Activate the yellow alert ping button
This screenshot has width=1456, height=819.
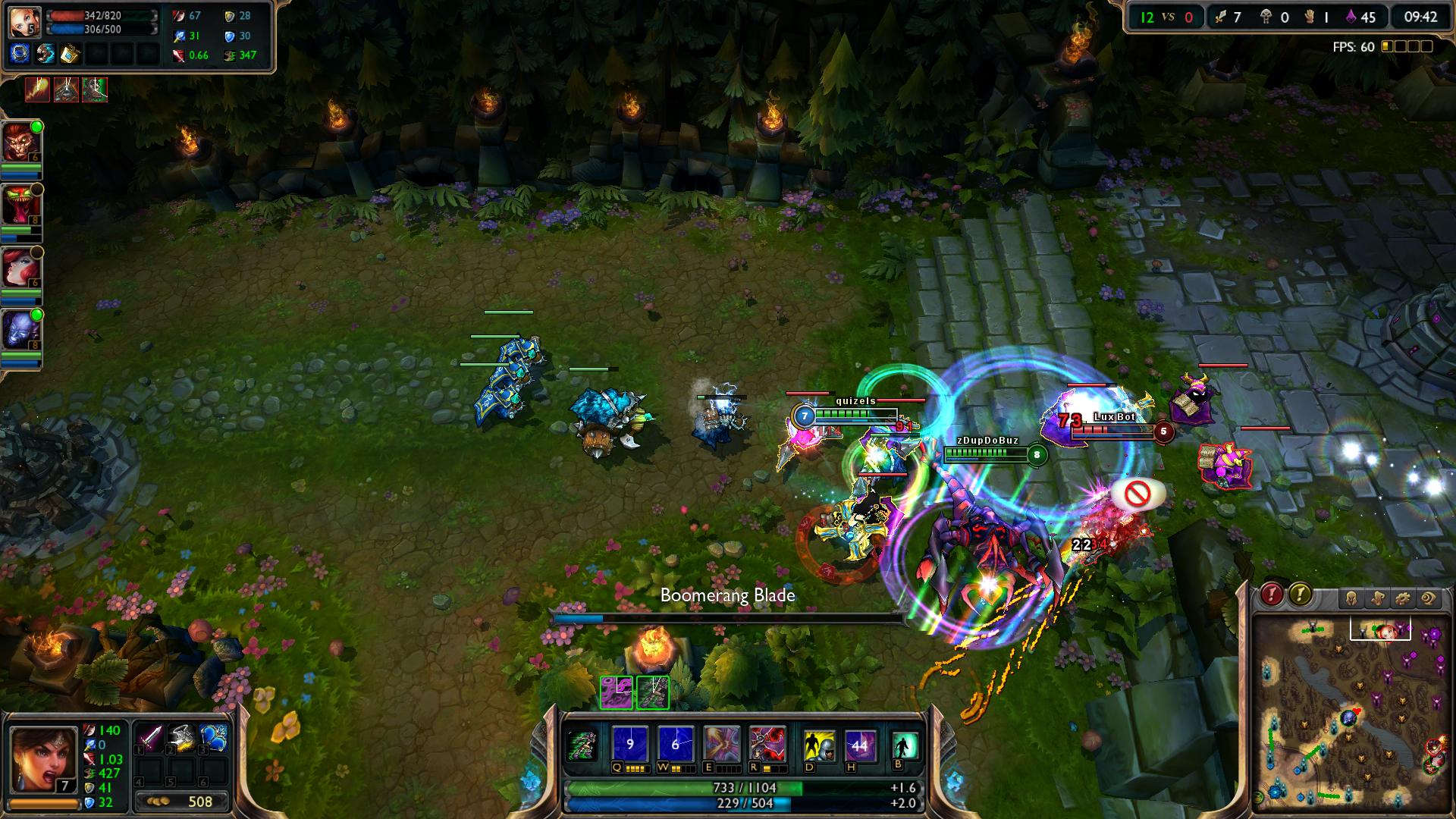pyautogui.click(x=1300, y=595)
